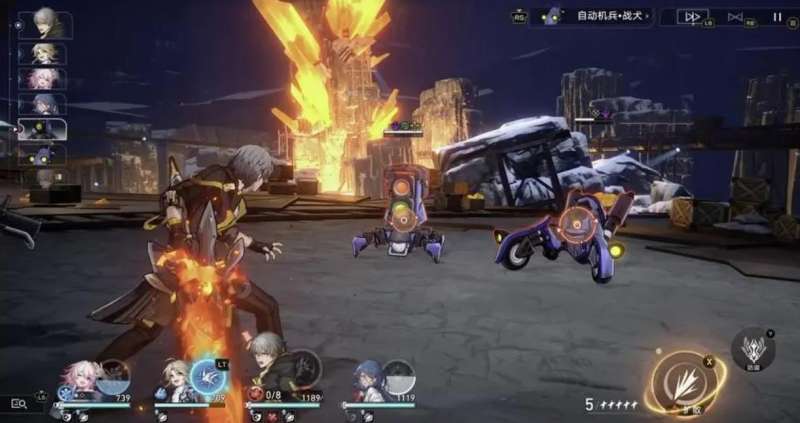Toggle the auto-battle button
Screen dimensions: 800x423
pyautogui.click(x=736, y=16)
